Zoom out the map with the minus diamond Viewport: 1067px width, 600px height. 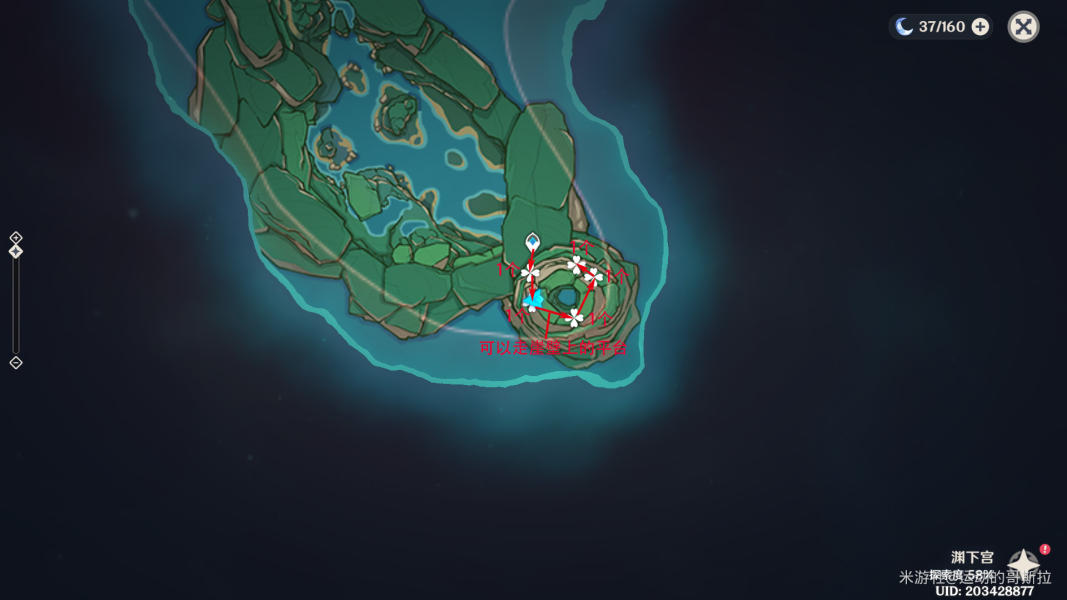coord(16,363)
